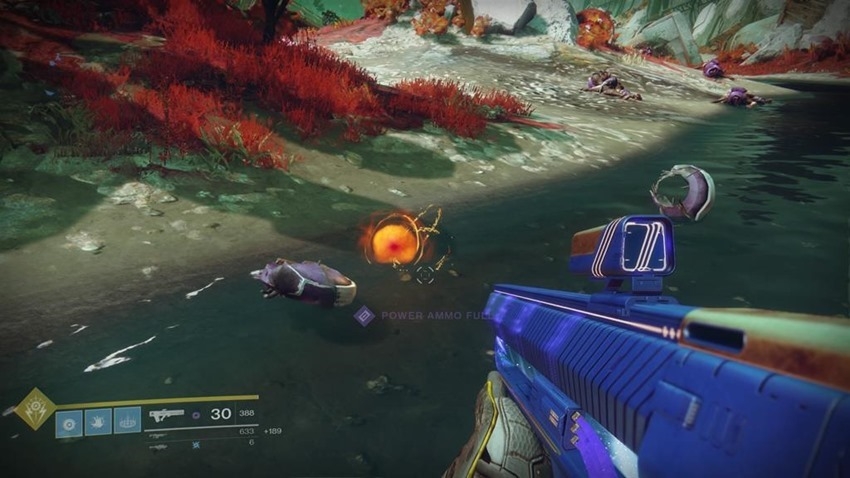Use the grenade ability icon
The image size is (850, 478).
coord(69,422)
